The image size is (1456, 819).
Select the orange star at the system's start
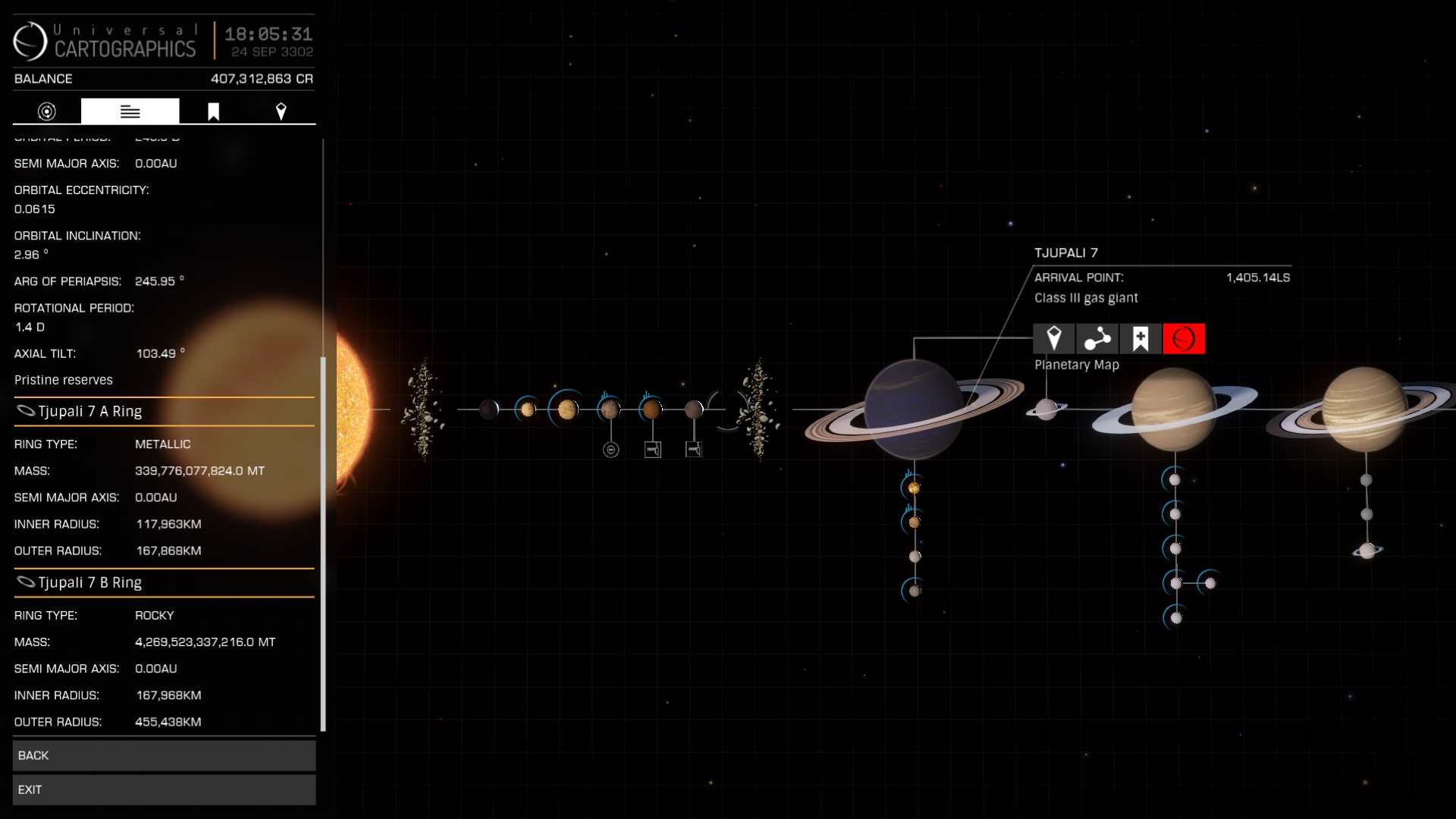(x=353, y=409)
